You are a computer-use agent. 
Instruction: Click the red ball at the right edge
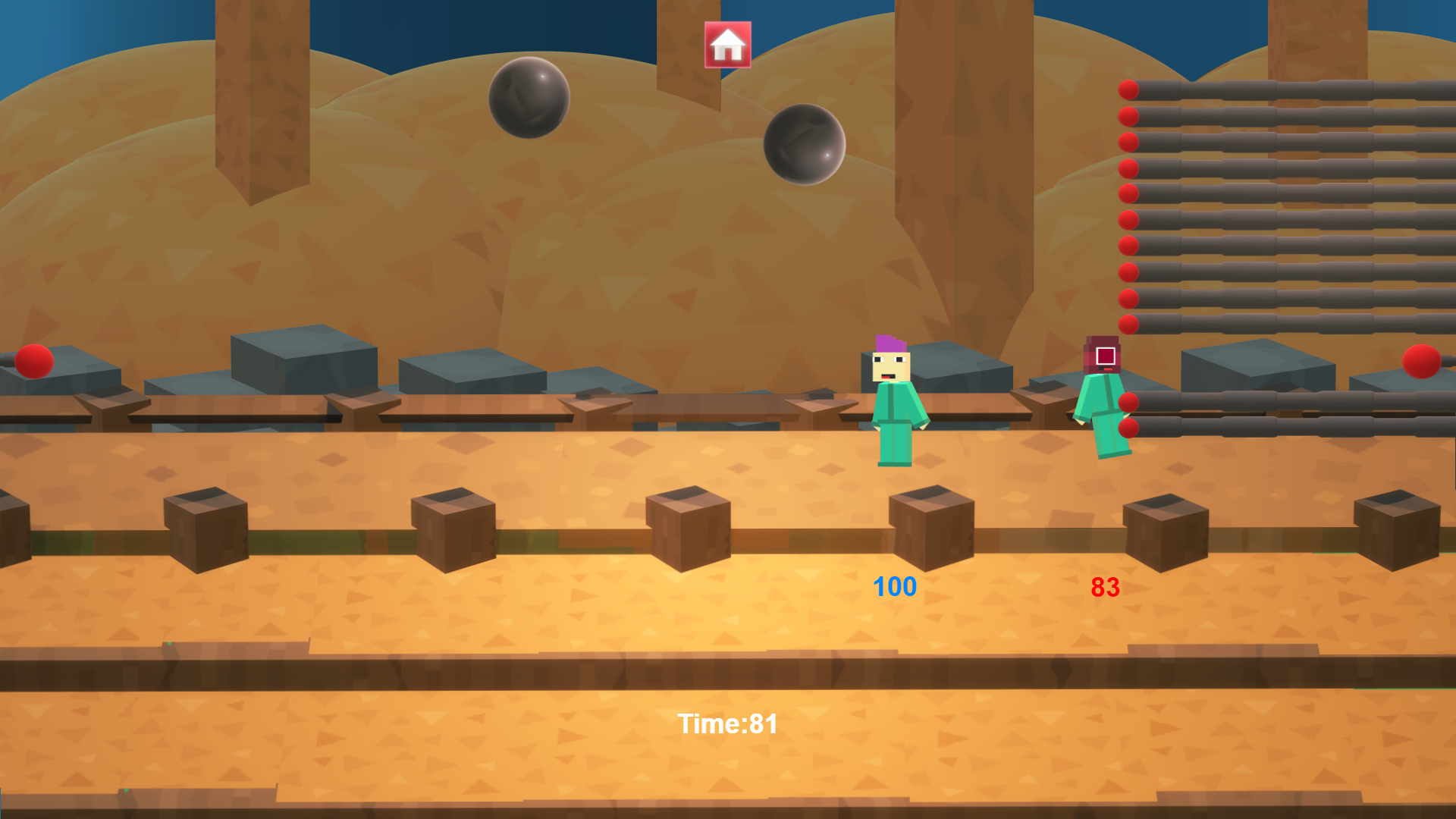click(x=1420, y=362)
